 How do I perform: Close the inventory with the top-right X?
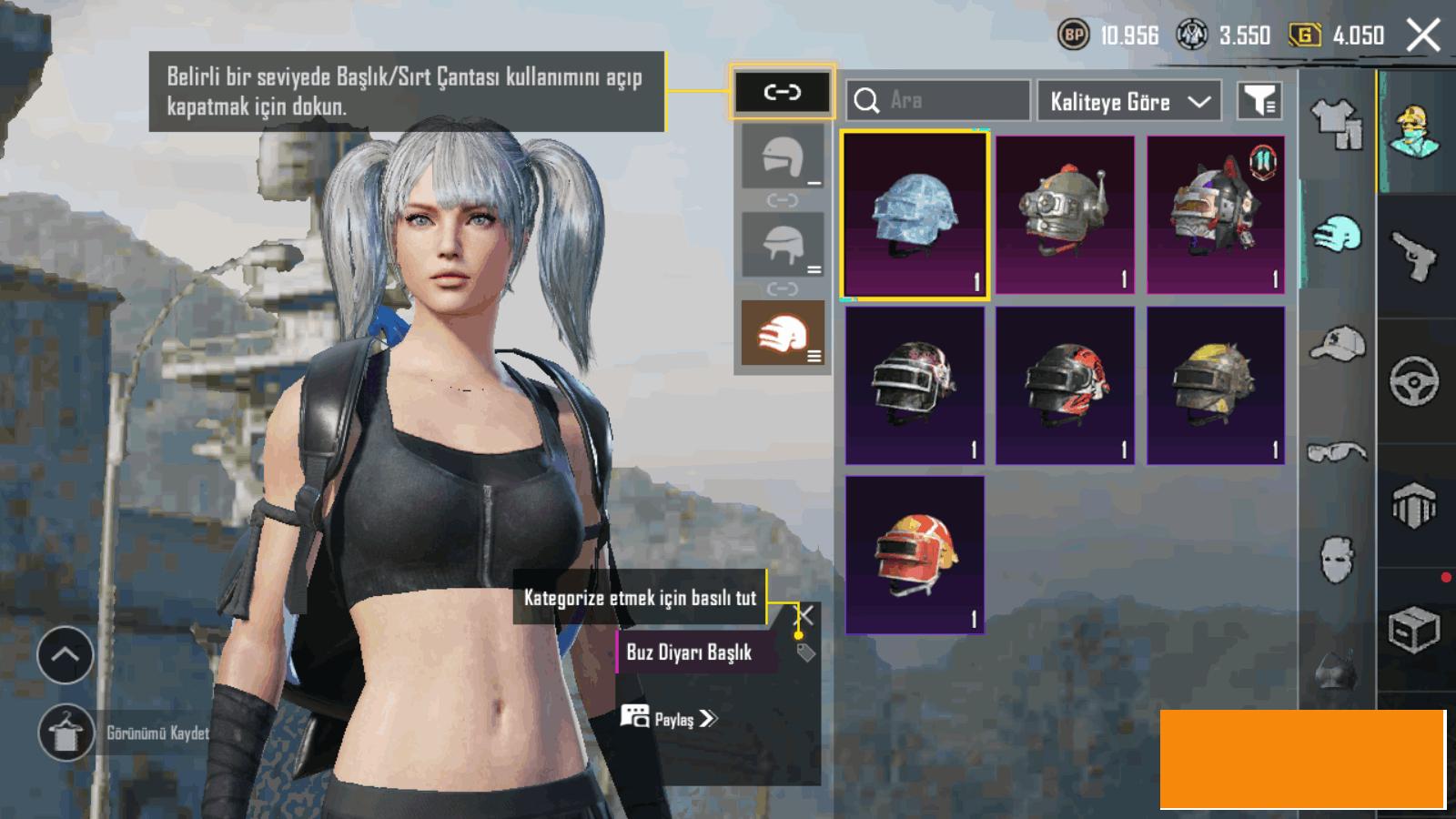tap(1423, 35)
